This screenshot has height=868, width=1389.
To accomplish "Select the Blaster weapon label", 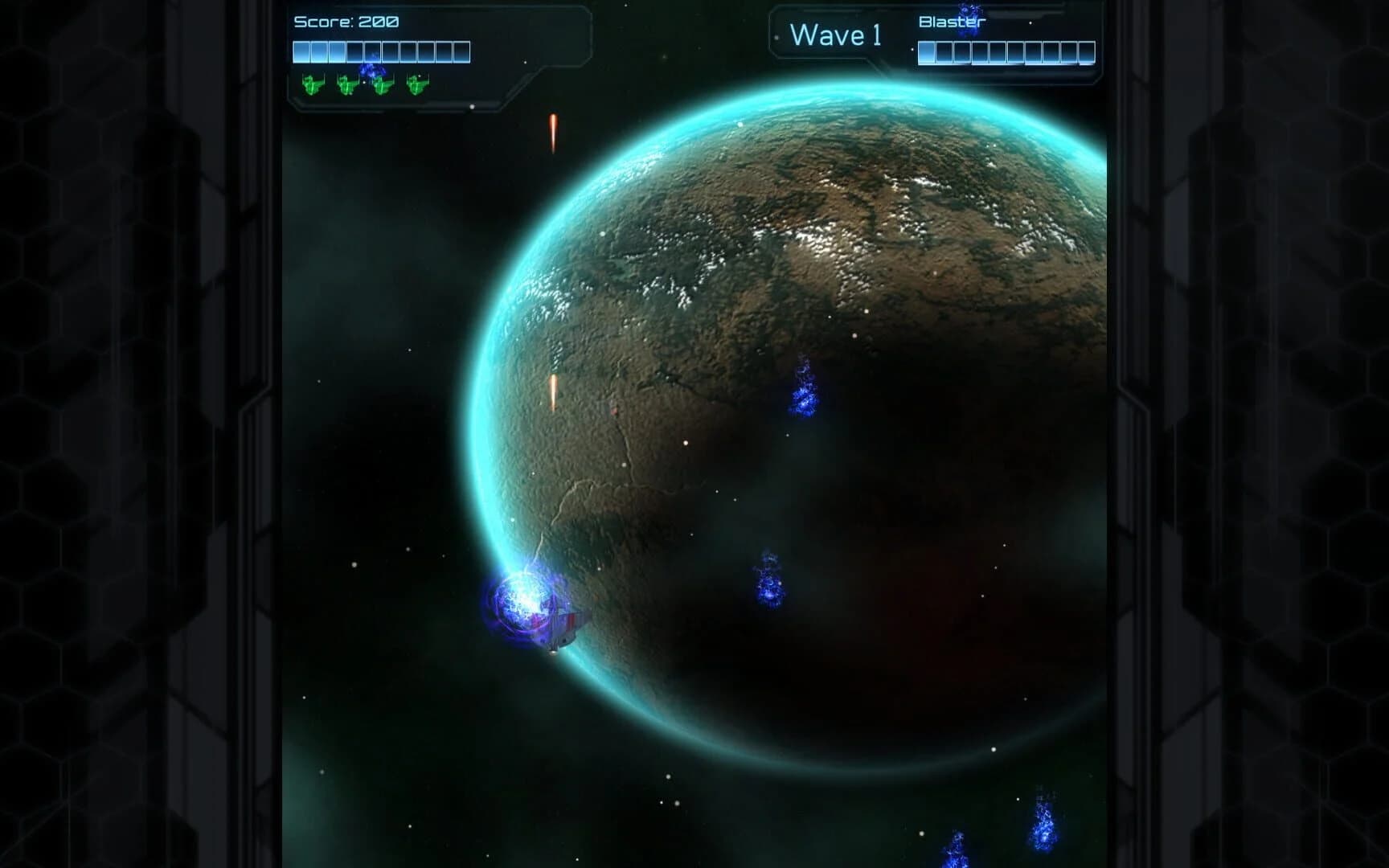I will (952, 23).
